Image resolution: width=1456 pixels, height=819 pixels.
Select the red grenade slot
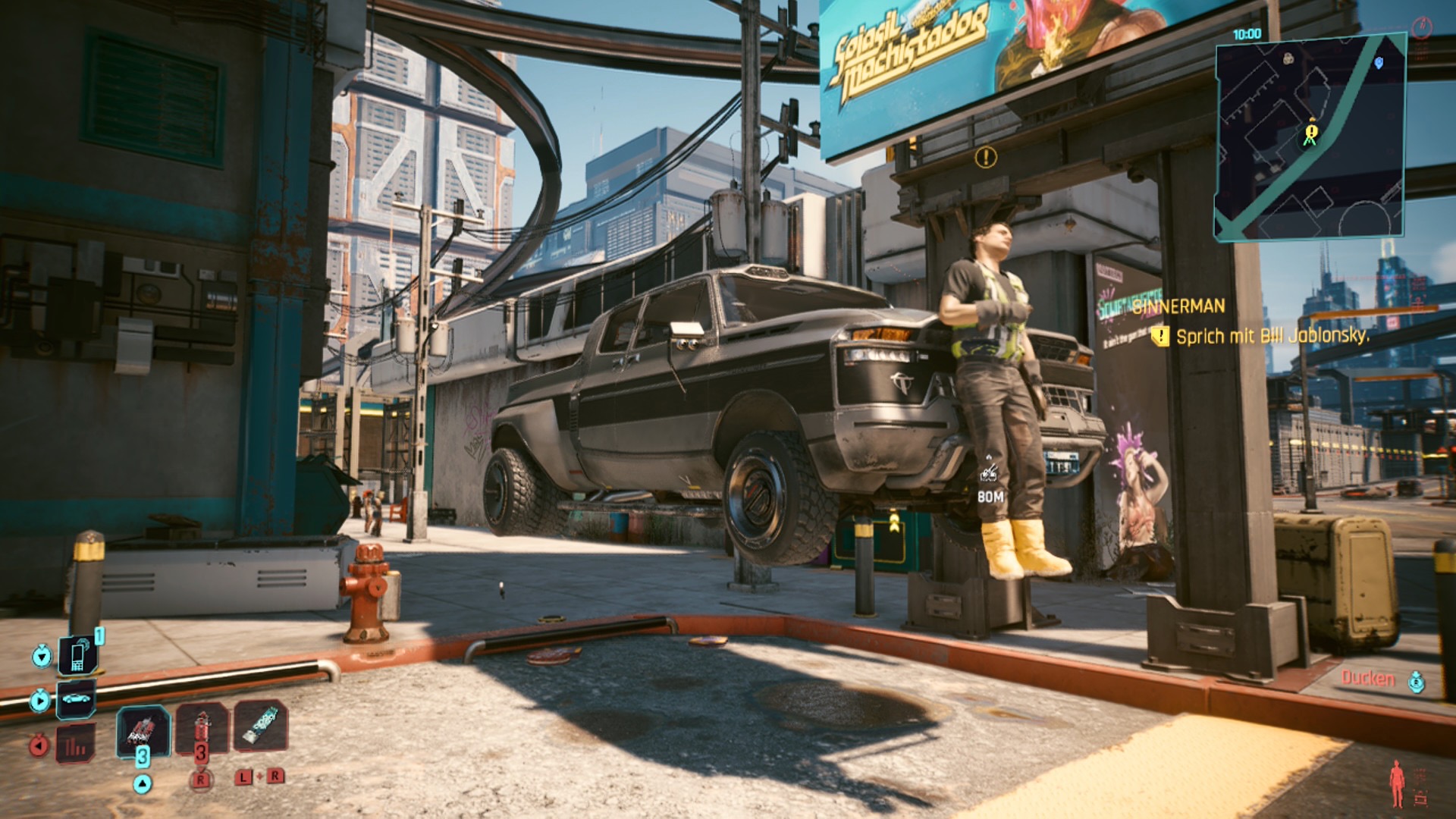(x=202, y=728)
